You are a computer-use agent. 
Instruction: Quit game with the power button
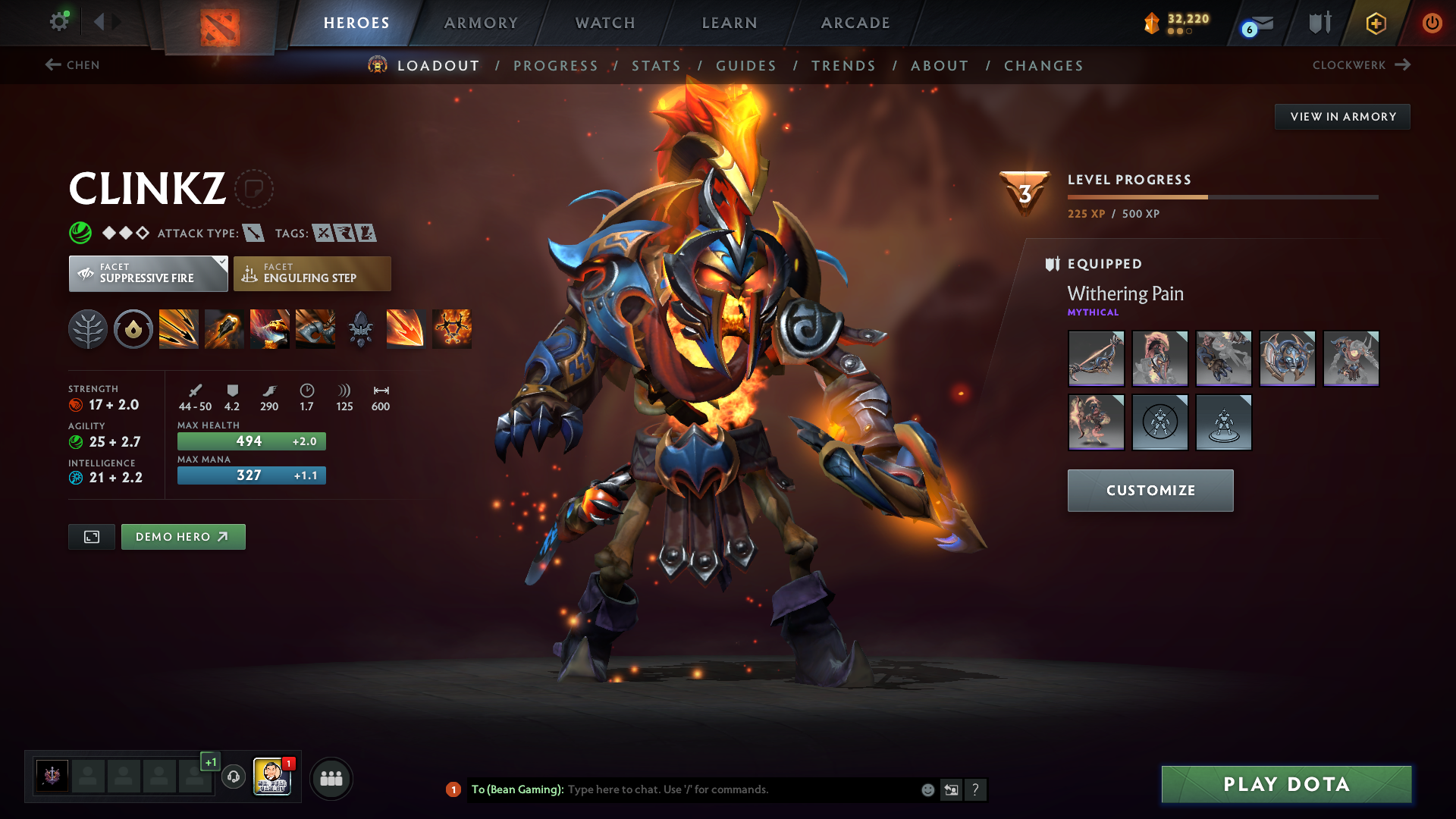(x=1432, y=23)
